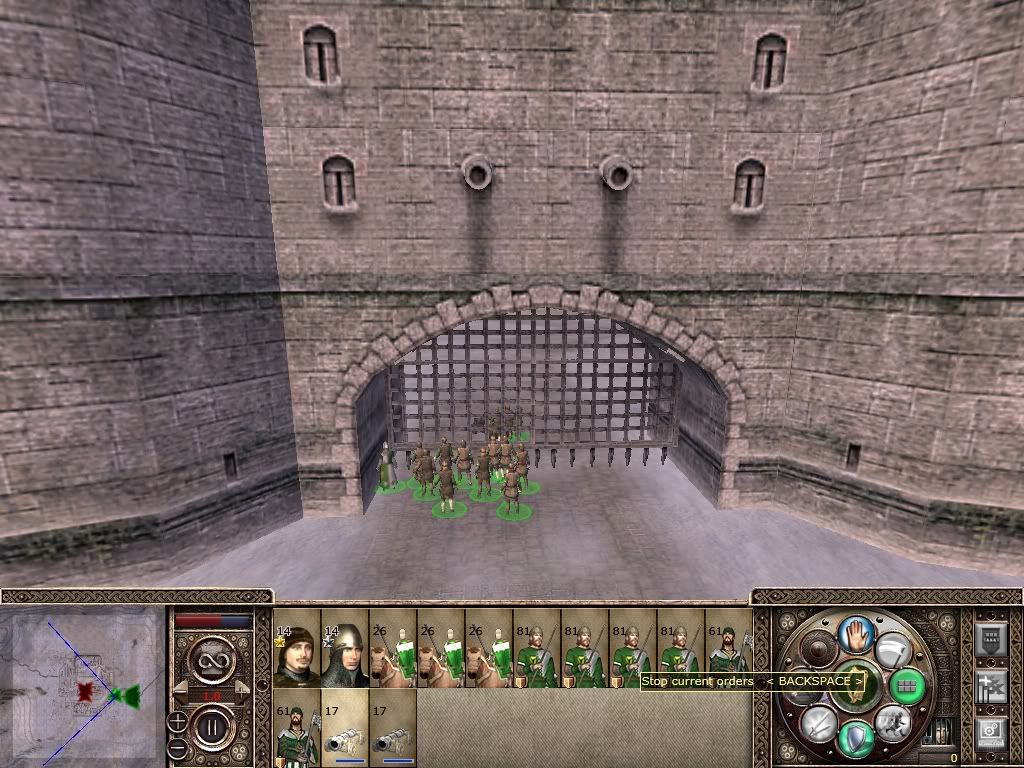Image resolution: width=1024 pixels, height=768 pixels.
Task: Click the green grid formation button
Action: click(906, 685)
